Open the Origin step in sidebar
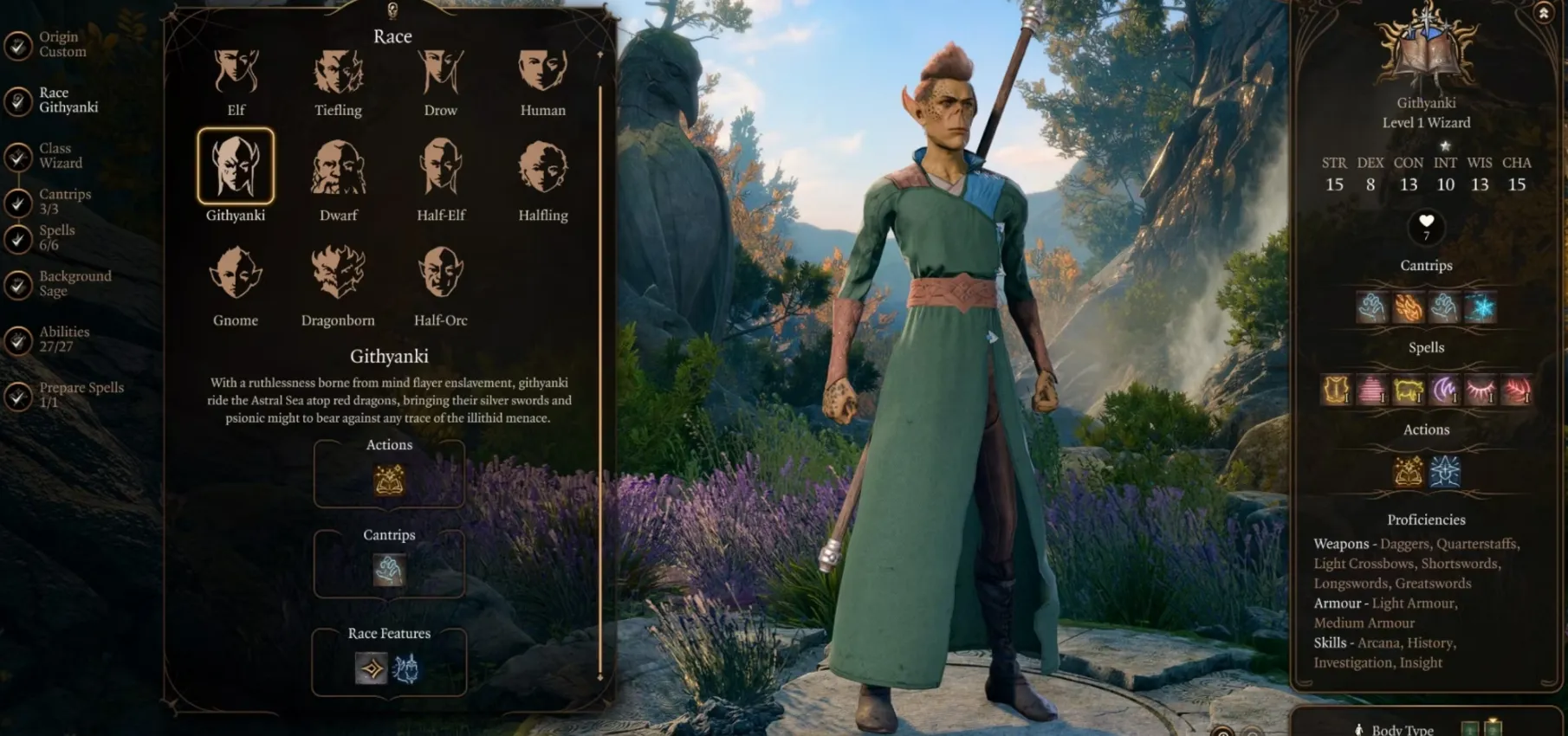This screenshot has height=736, width=1568. [x=62, y=44]
